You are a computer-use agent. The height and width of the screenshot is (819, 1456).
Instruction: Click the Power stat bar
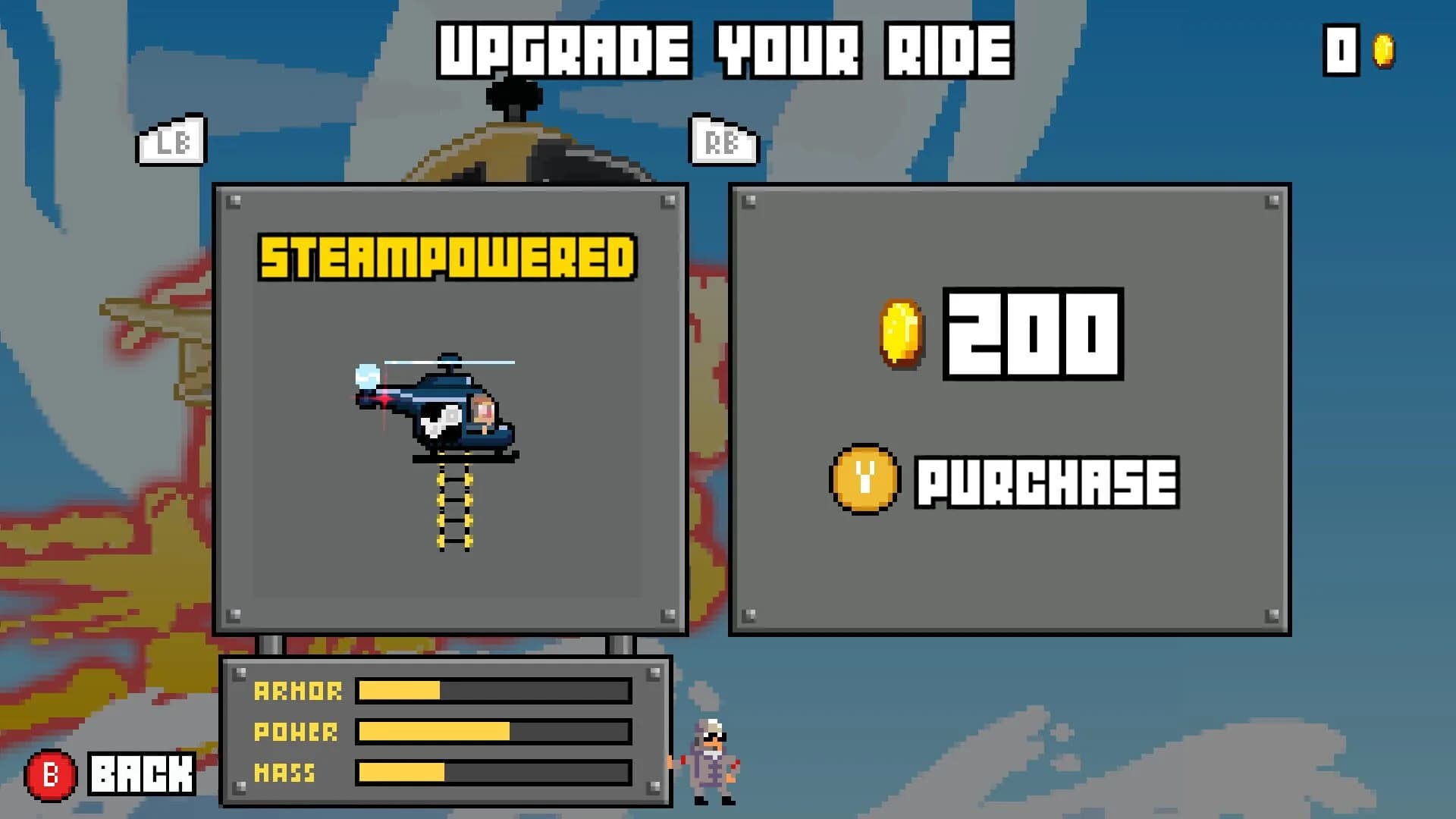[493, 733]
